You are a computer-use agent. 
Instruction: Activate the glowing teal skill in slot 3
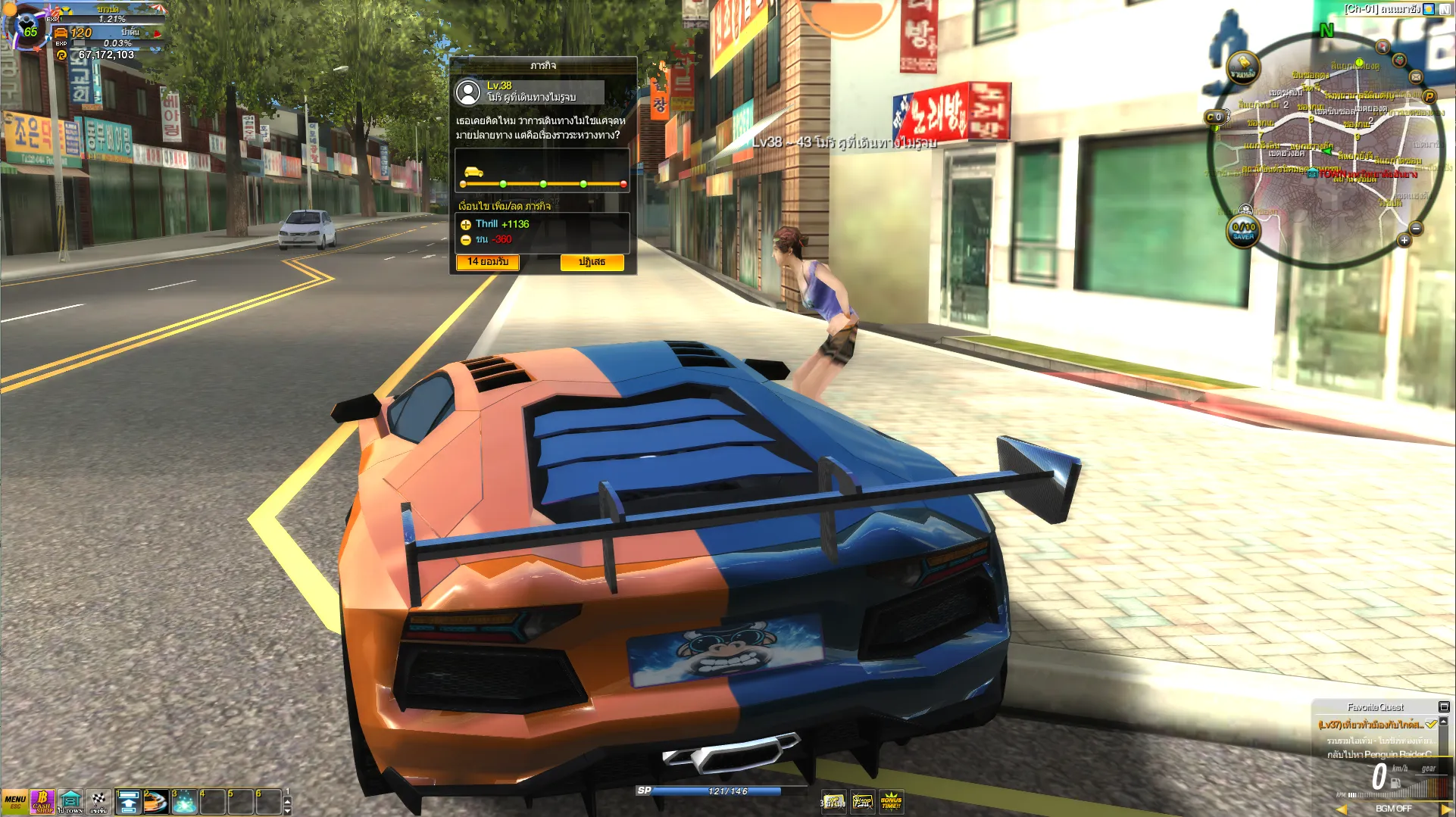coord(184,802)
